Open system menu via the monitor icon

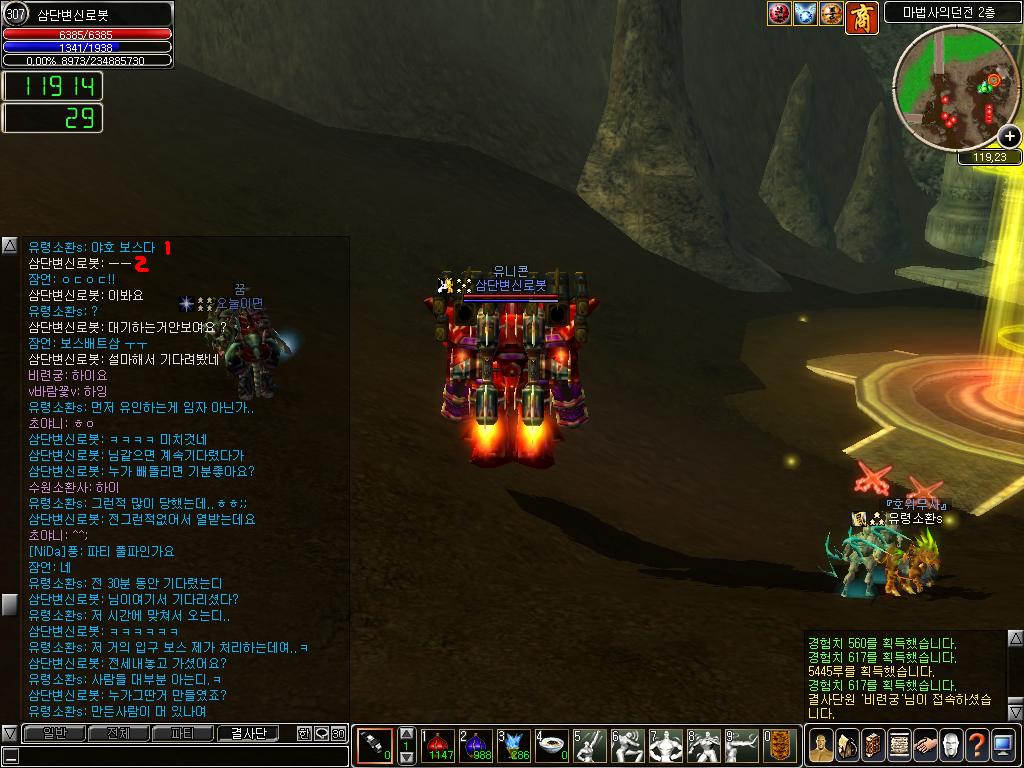pyautogui.click(x=1002, y=745)
